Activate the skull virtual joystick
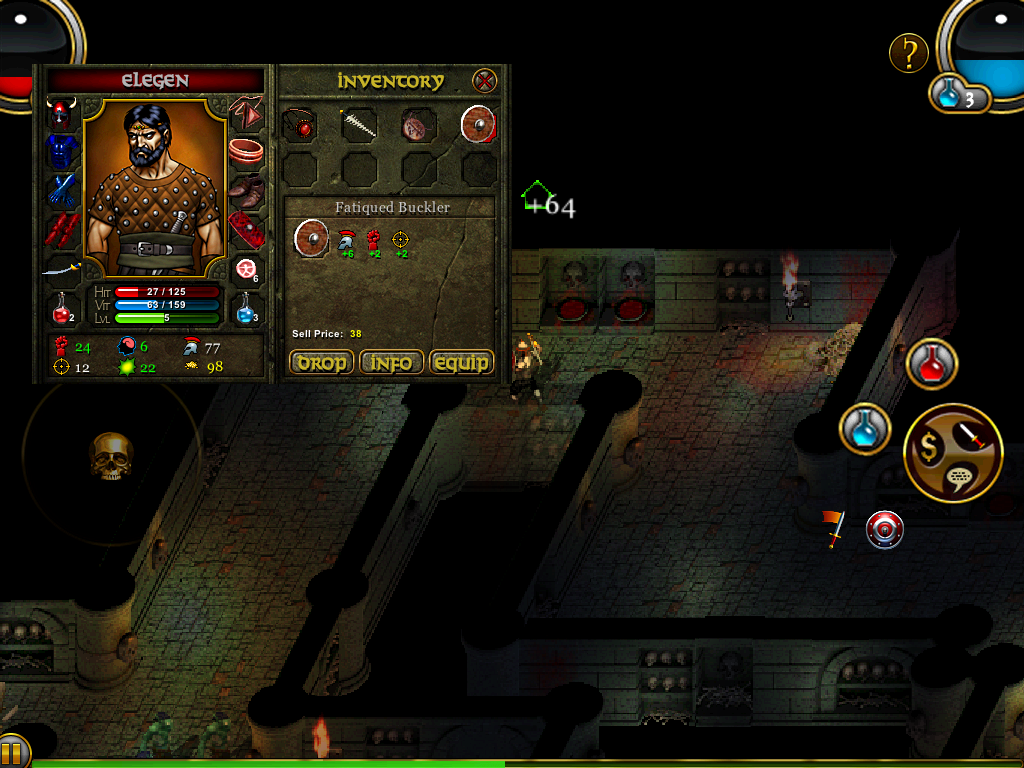 tap(111, 456)
